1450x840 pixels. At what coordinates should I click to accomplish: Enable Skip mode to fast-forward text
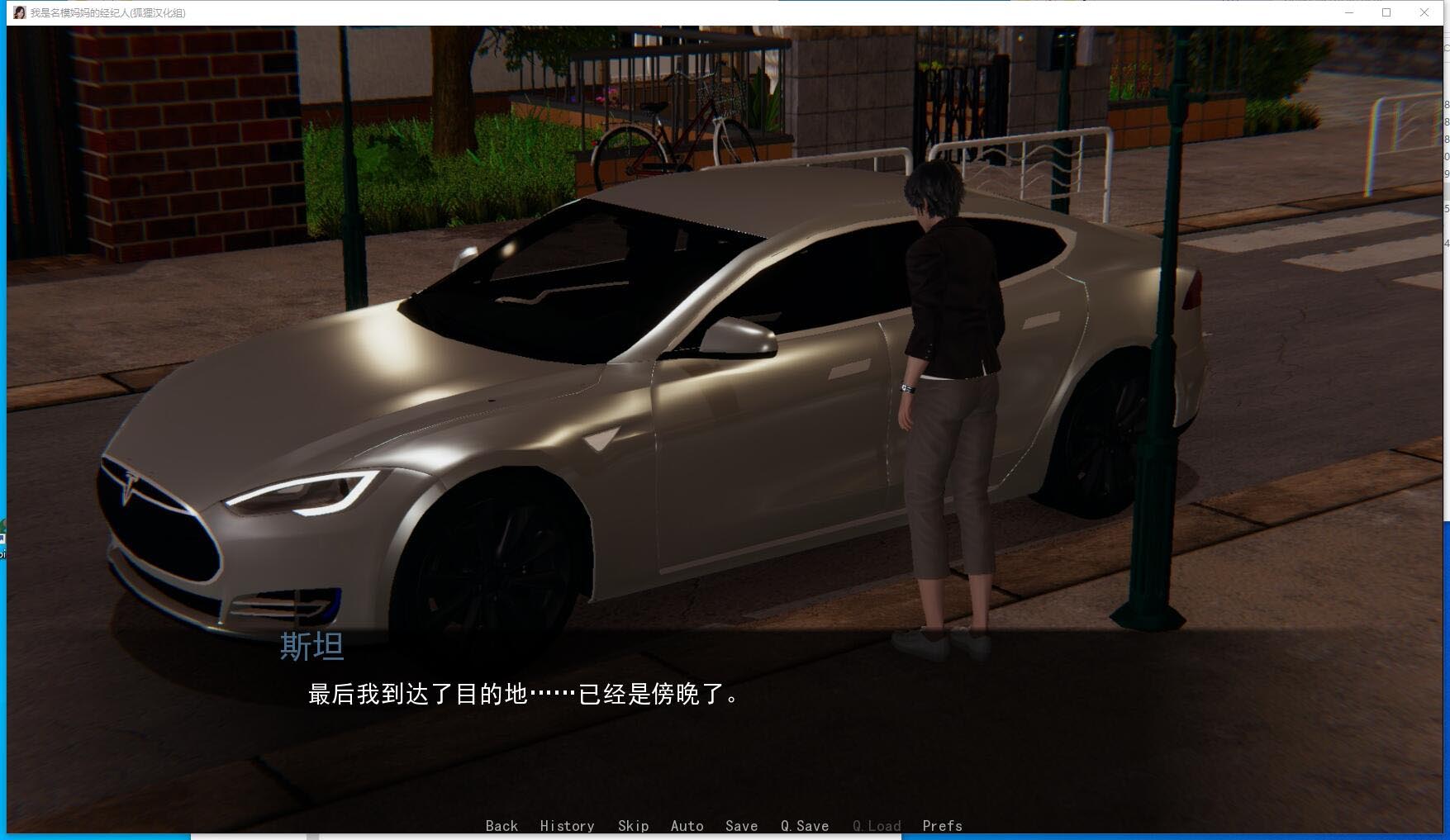[633, 826]
